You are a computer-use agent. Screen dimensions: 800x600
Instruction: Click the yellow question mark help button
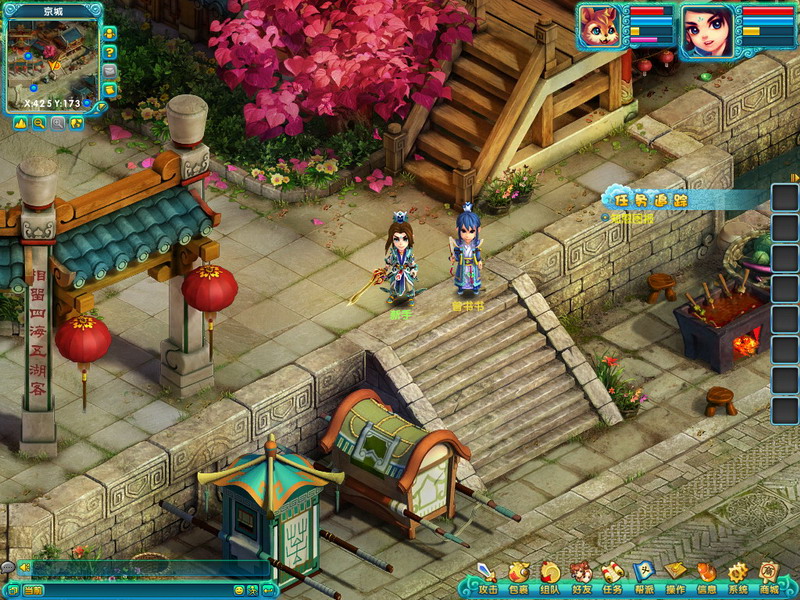(x=110, y=53)
